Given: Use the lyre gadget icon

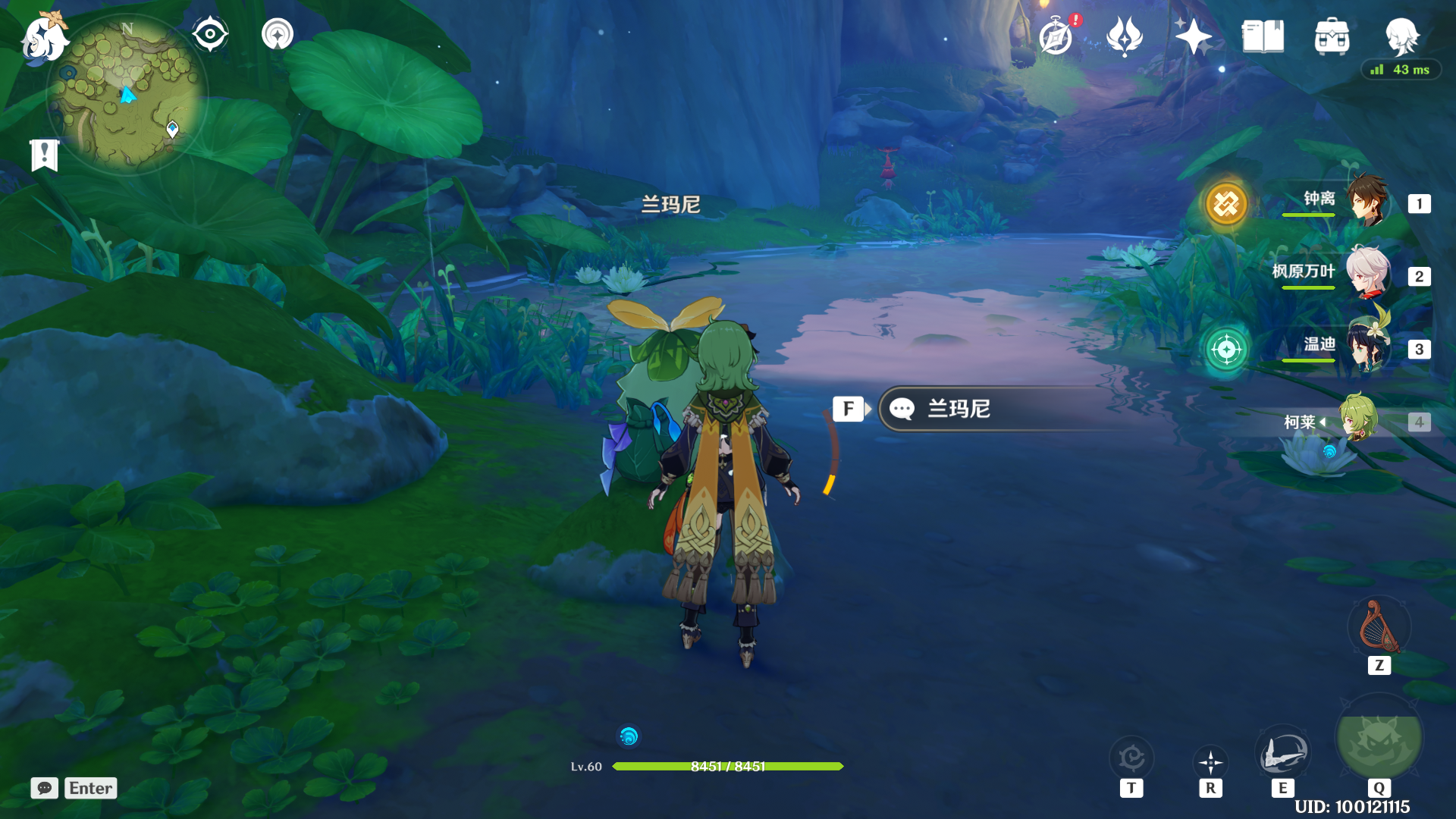Looking at the screenshot, I should (x=1379, y=628).
